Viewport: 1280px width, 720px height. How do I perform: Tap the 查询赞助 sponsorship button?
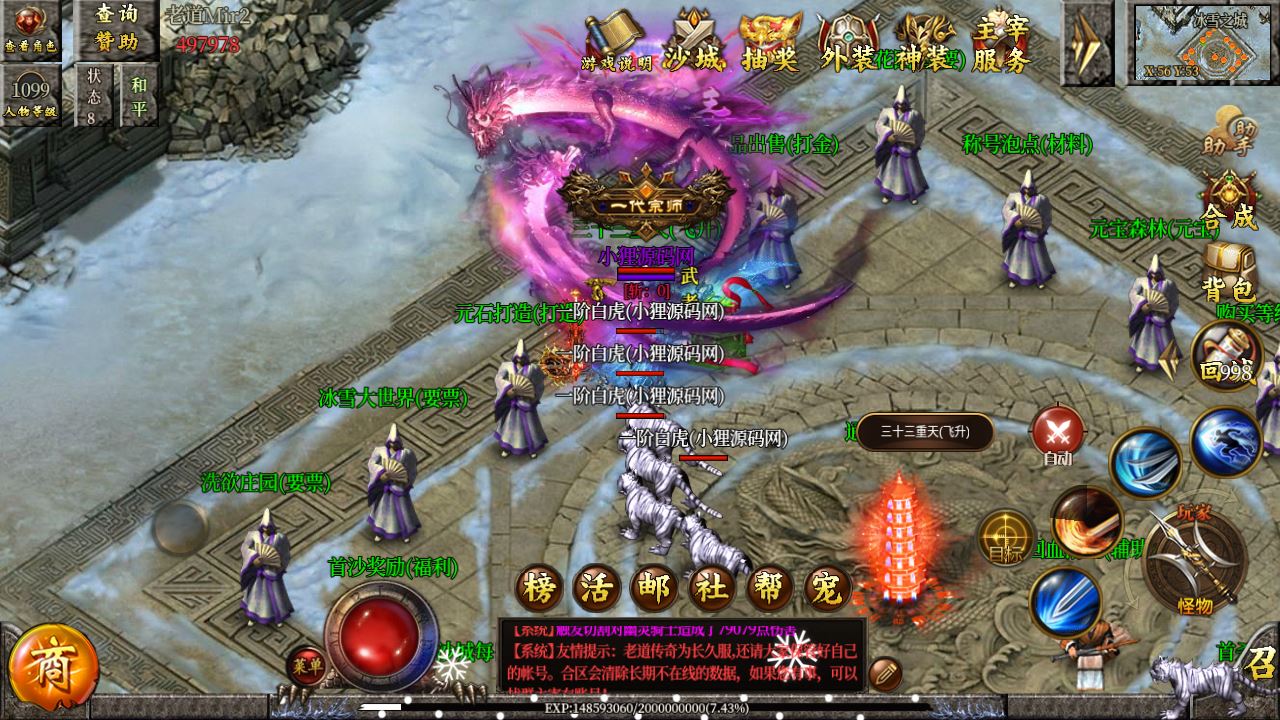[x=117, y=27]
